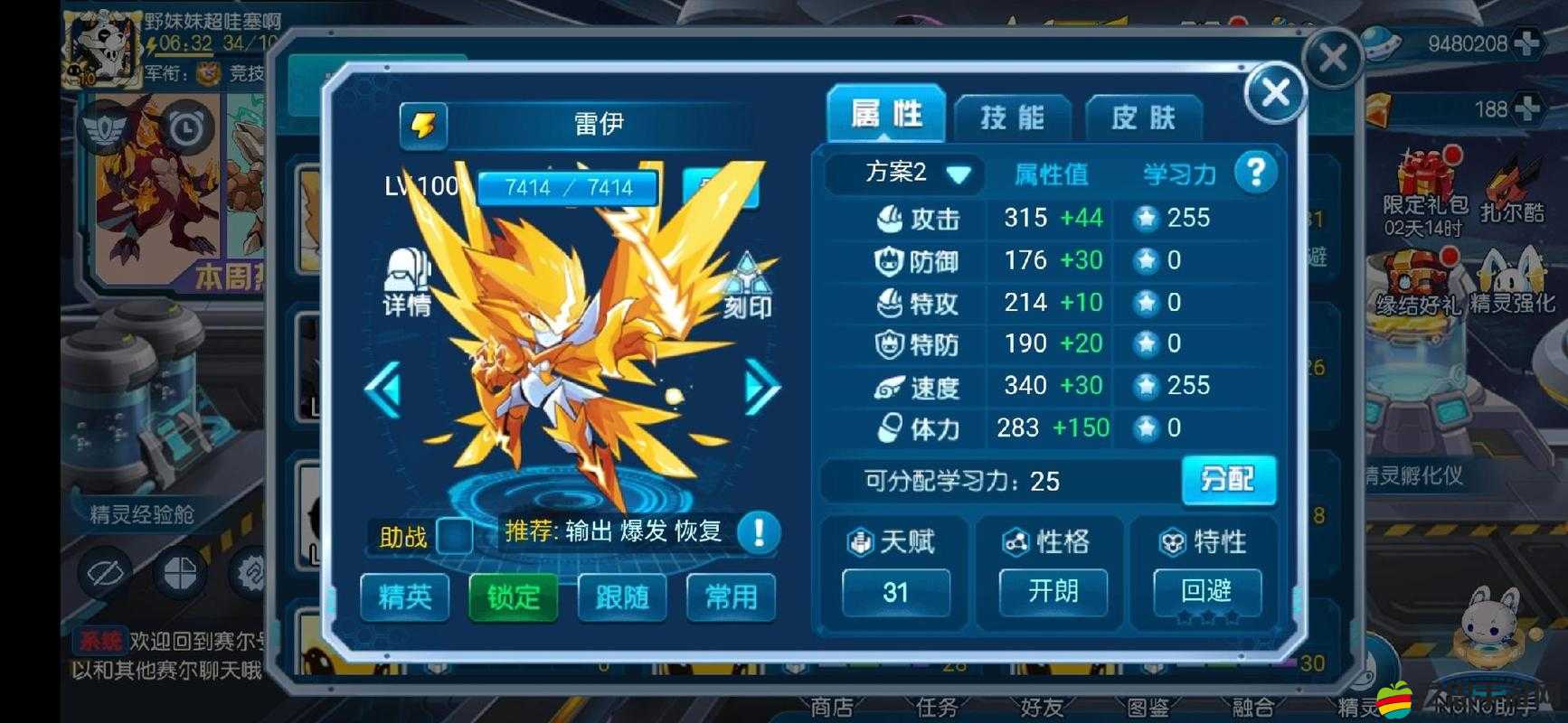Click the 速度 speed stat icon
This screenshot has width=1568, height=723.
889,386
